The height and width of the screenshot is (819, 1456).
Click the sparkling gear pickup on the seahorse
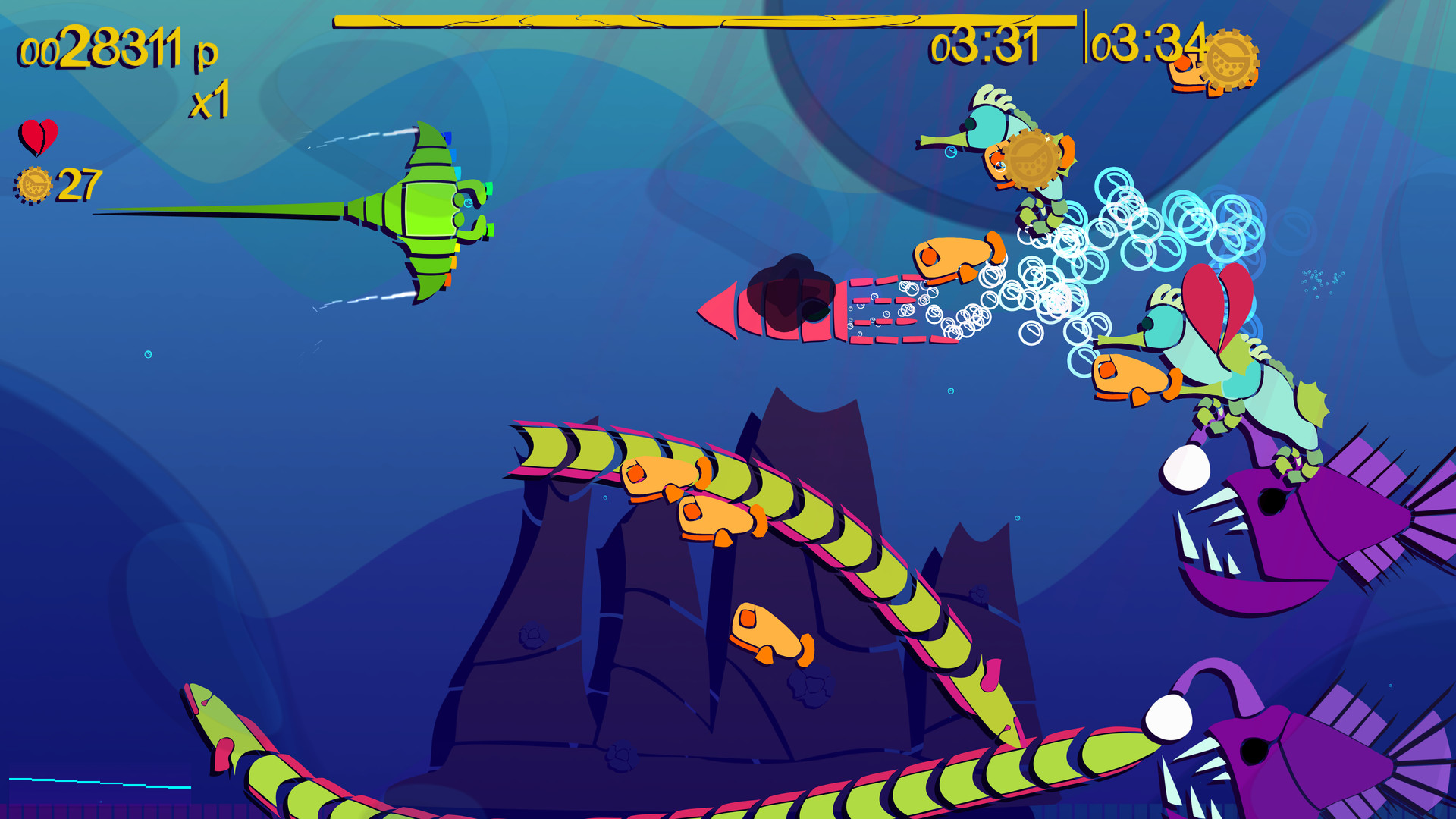pos(1033,157)
